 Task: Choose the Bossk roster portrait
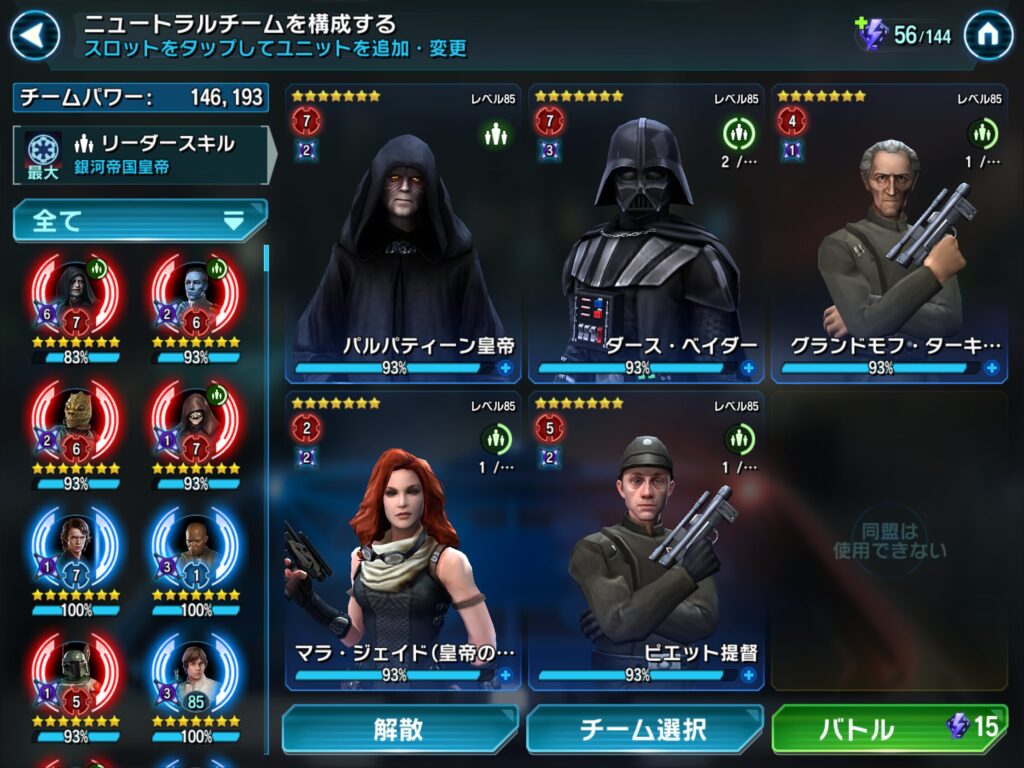click(x=75, y=422)
